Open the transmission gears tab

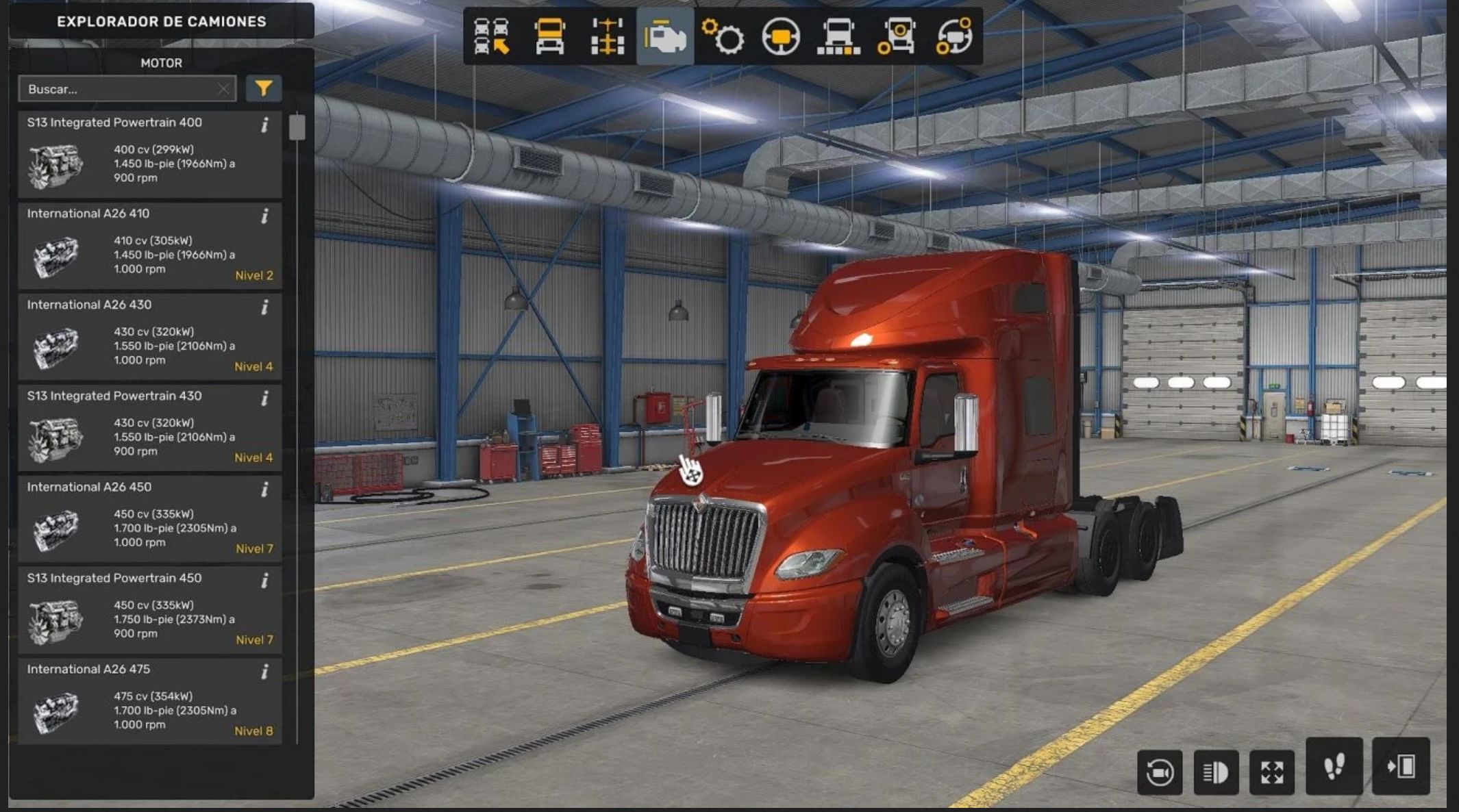[723, 36]
